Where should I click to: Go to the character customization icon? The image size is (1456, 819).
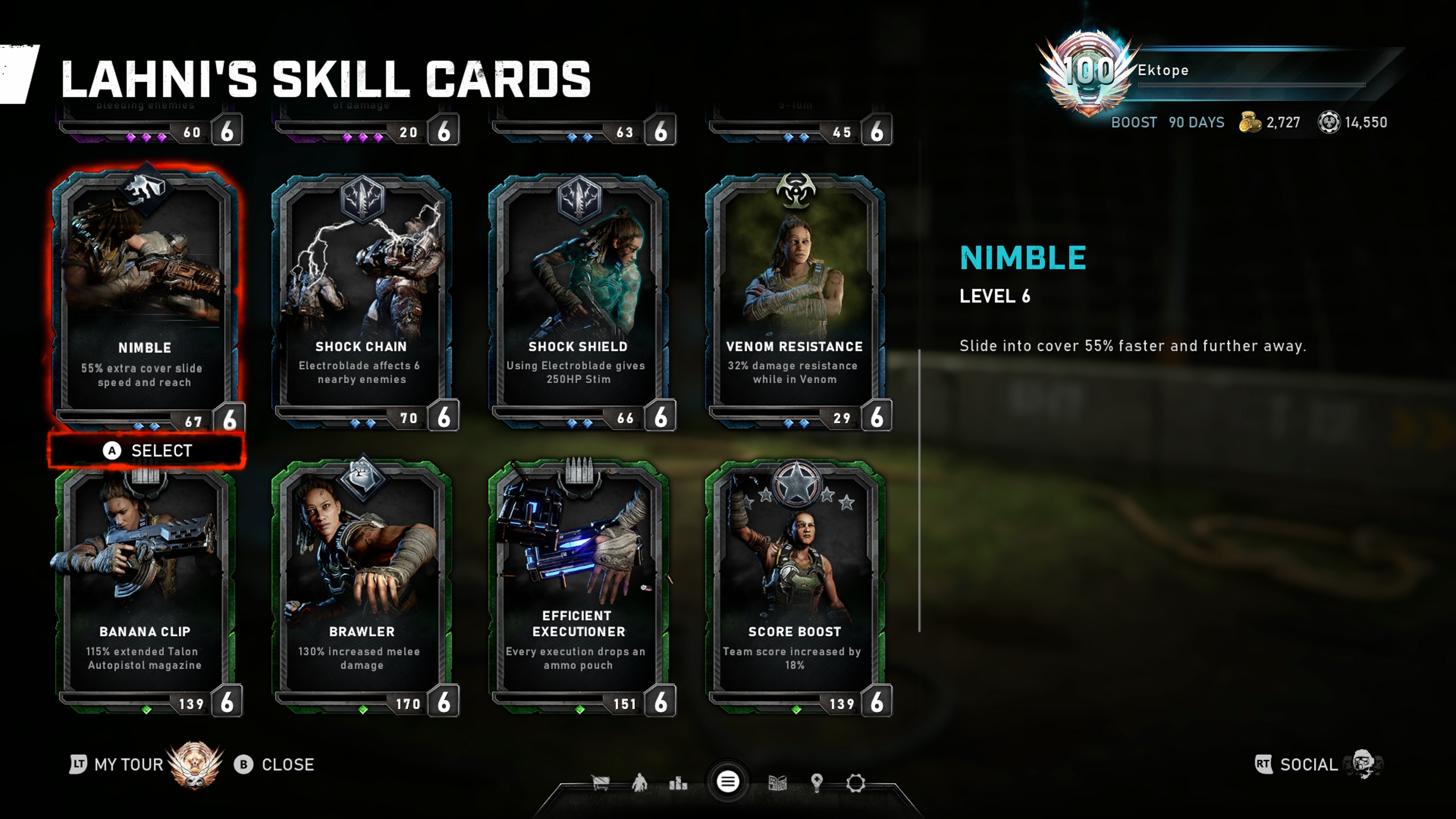tap(639, 783)
